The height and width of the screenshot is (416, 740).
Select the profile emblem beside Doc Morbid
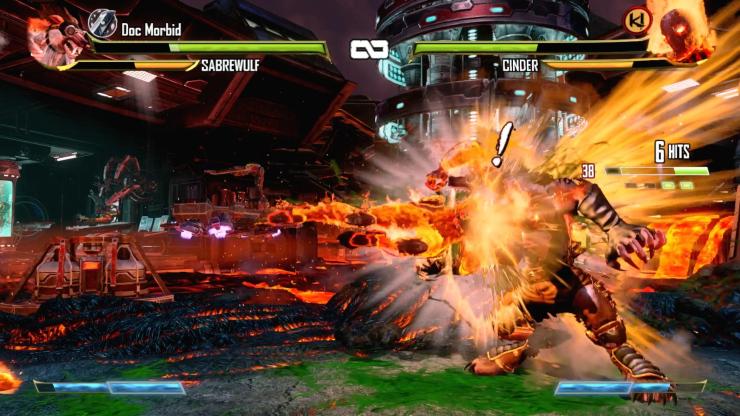(102, 22)
